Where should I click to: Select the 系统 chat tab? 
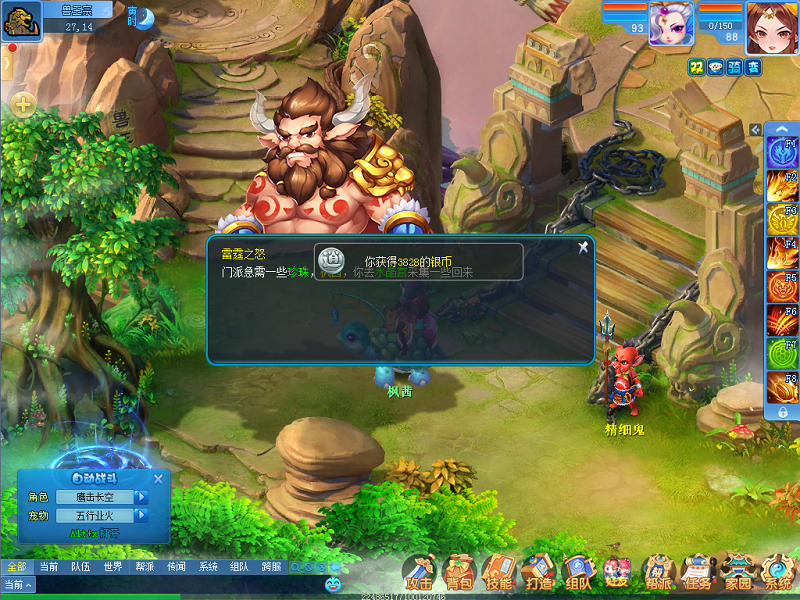(x=208, y=567)
